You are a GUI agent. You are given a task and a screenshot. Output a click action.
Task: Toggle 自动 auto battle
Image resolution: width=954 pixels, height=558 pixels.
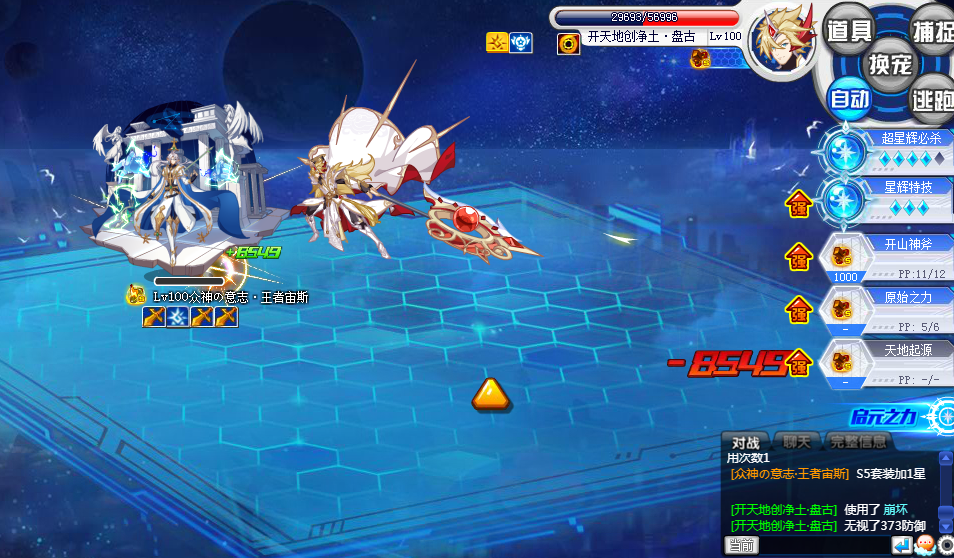point(850,99)
